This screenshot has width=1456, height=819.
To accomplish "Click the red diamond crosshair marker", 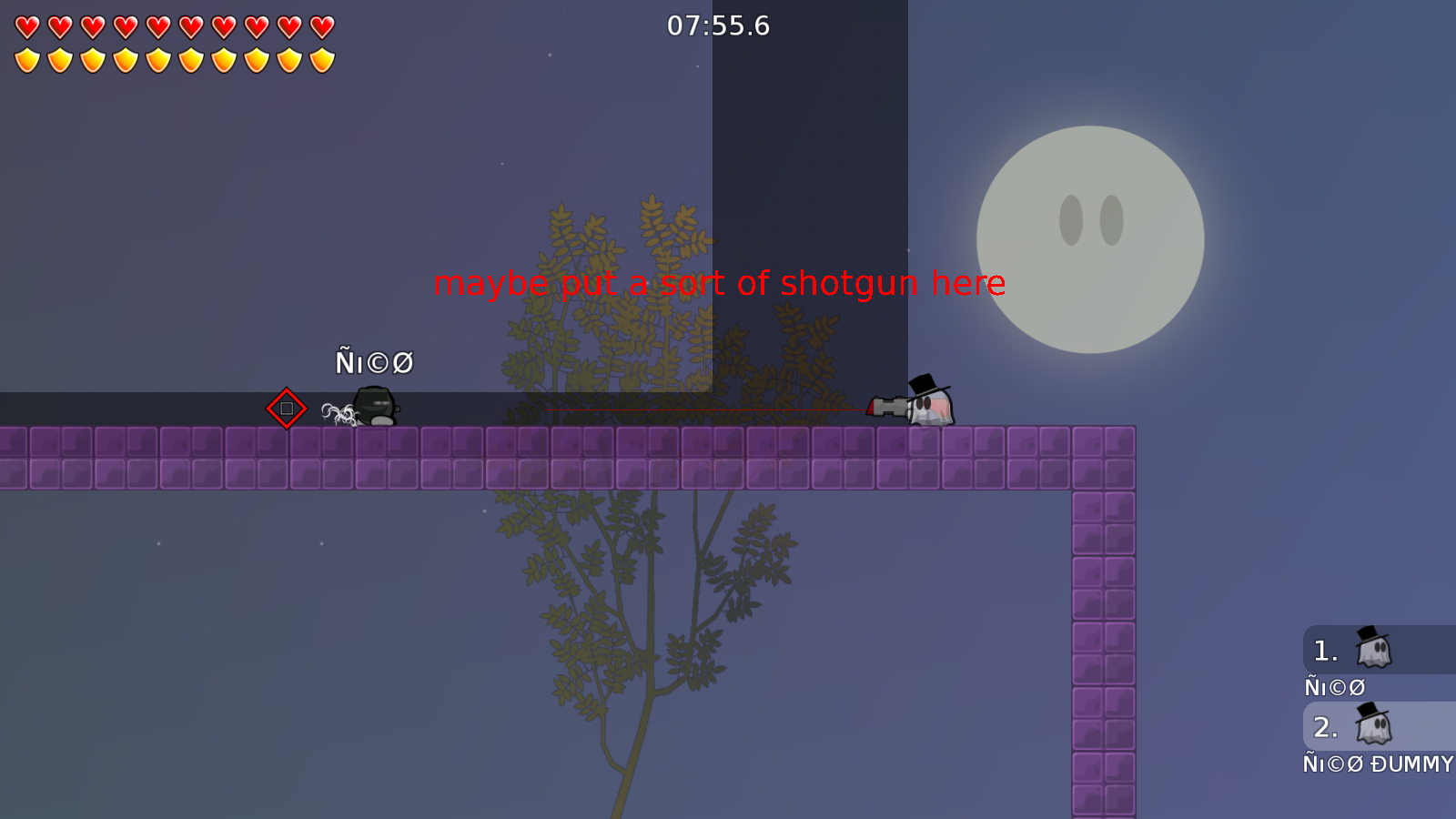I will tap(288, 409).
